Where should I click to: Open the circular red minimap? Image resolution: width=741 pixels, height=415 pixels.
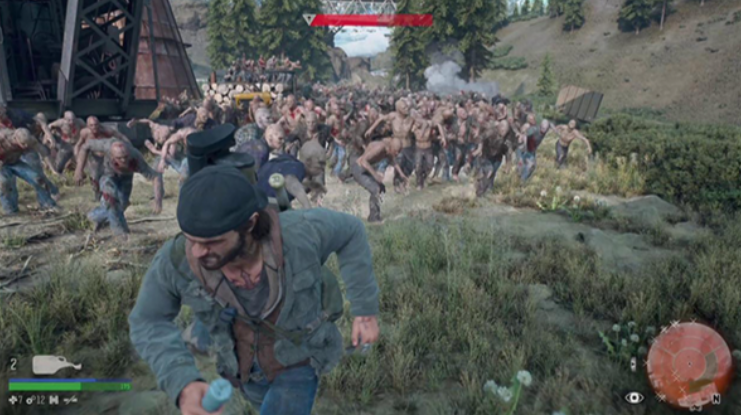coord(689,361)
